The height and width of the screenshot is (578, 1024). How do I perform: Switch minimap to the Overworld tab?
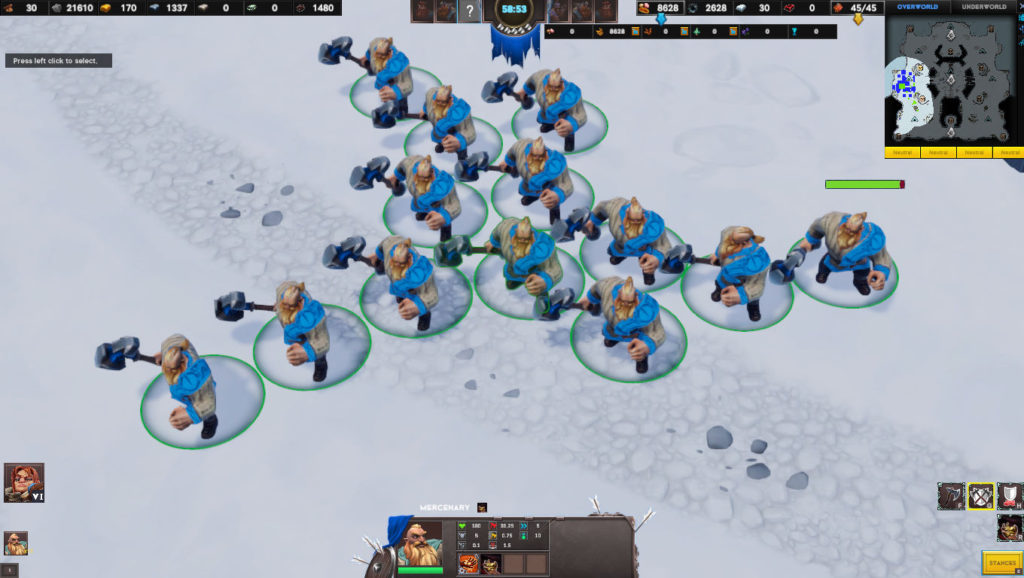(x=917, y=7)
